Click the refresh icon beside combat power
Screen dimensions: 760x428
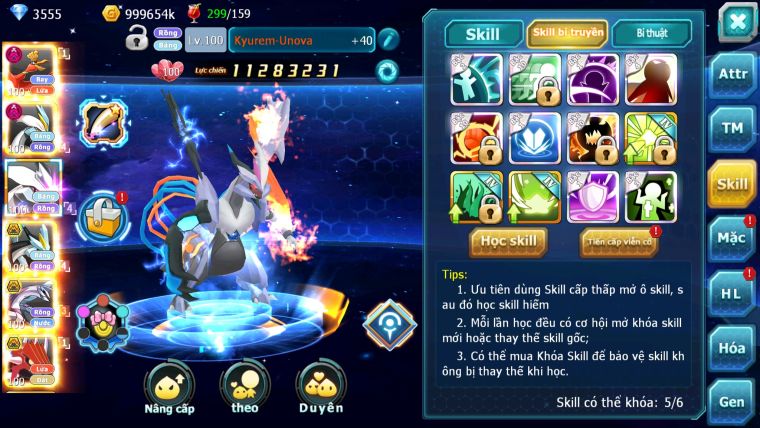[386, 70]
